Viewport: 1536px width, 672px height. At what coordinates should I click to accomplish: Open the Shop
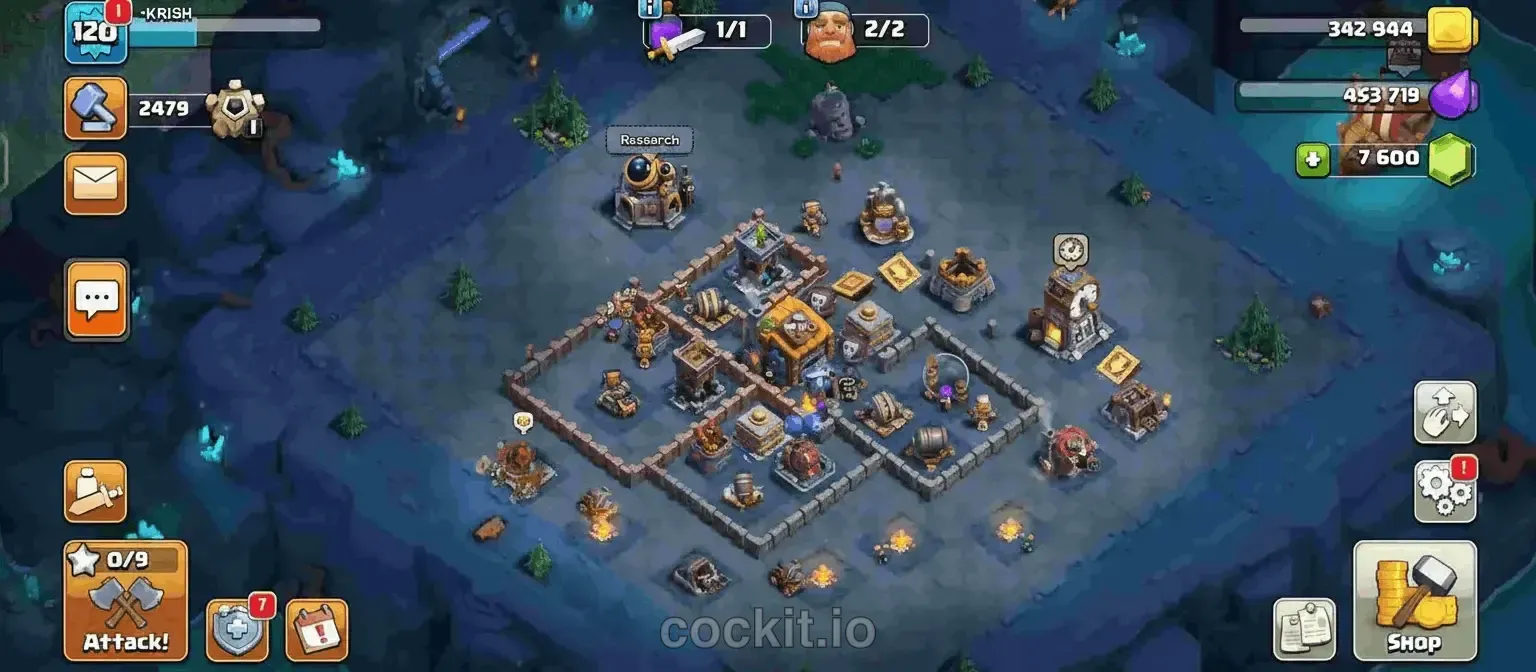tap(1414, 600)
